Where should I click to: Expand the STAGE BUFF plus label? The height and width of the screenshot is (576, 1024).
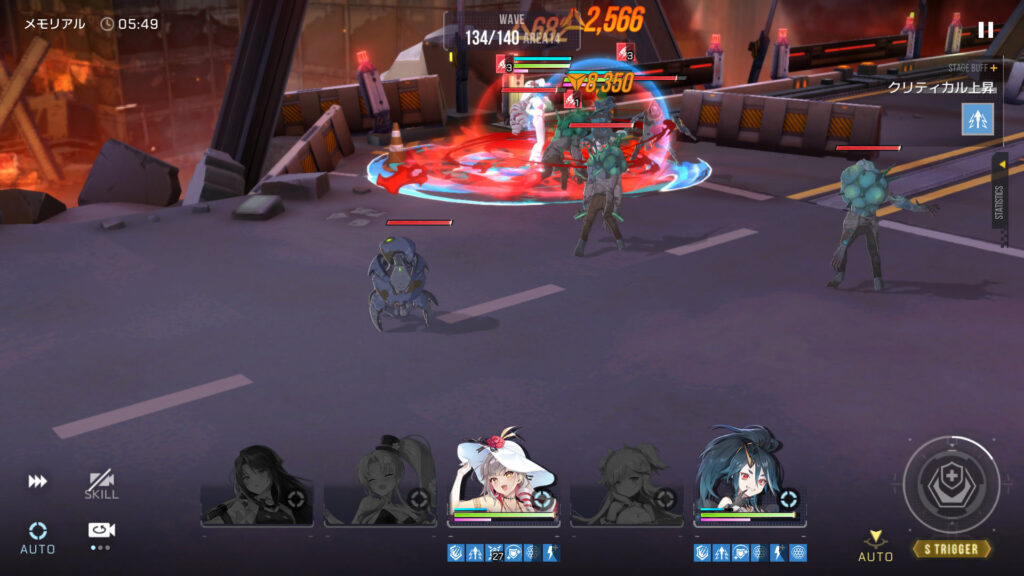click(x=973, y=68)
